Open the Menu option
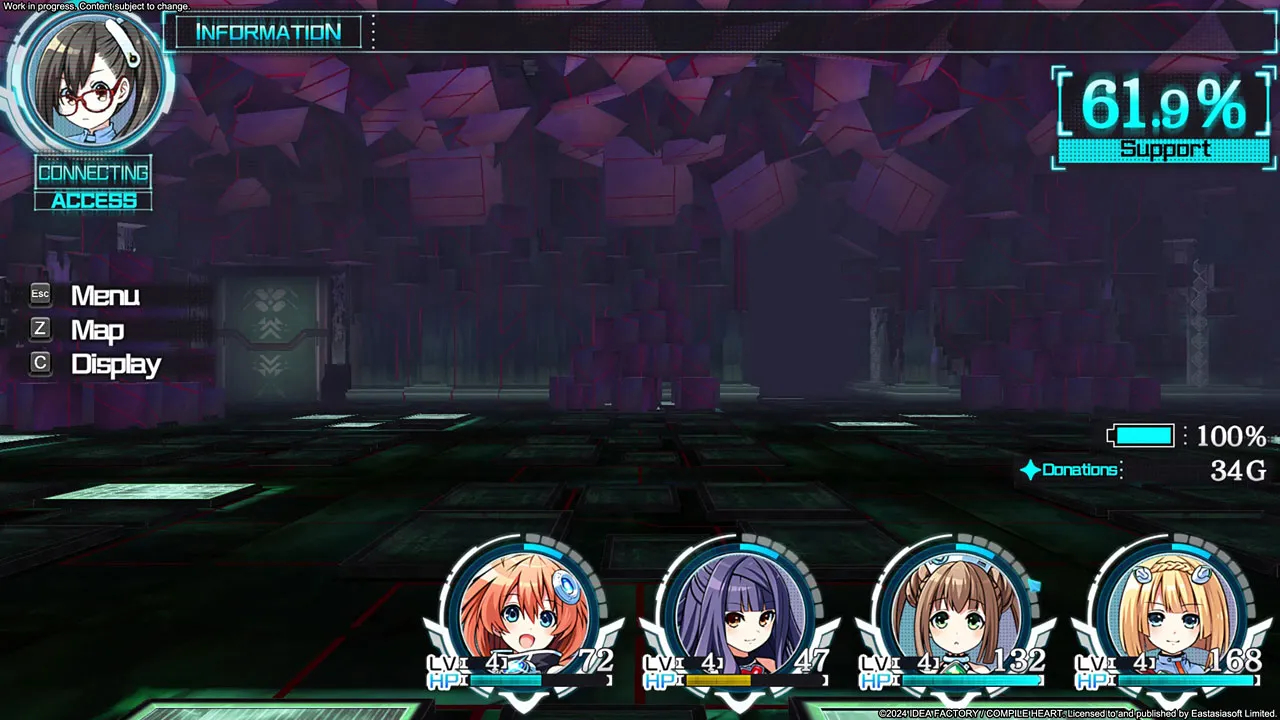Viewport: 1280px width, 720px height. (x=104, y=296)
